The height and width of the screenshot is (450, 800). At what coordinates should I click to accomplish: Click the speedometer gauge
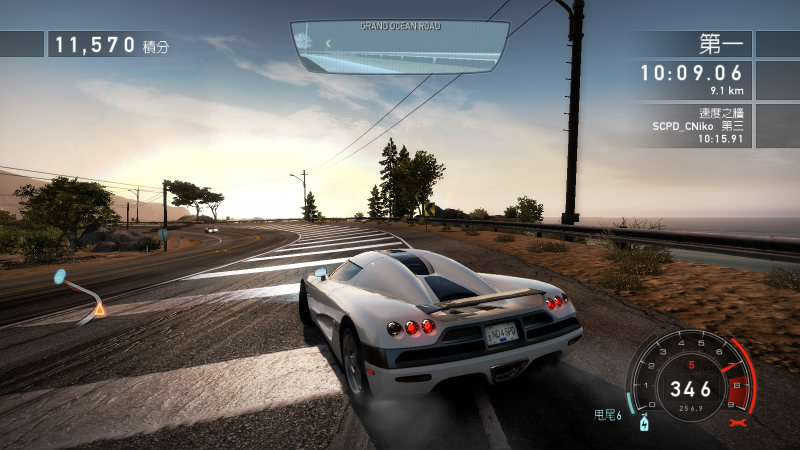point(691,381)
